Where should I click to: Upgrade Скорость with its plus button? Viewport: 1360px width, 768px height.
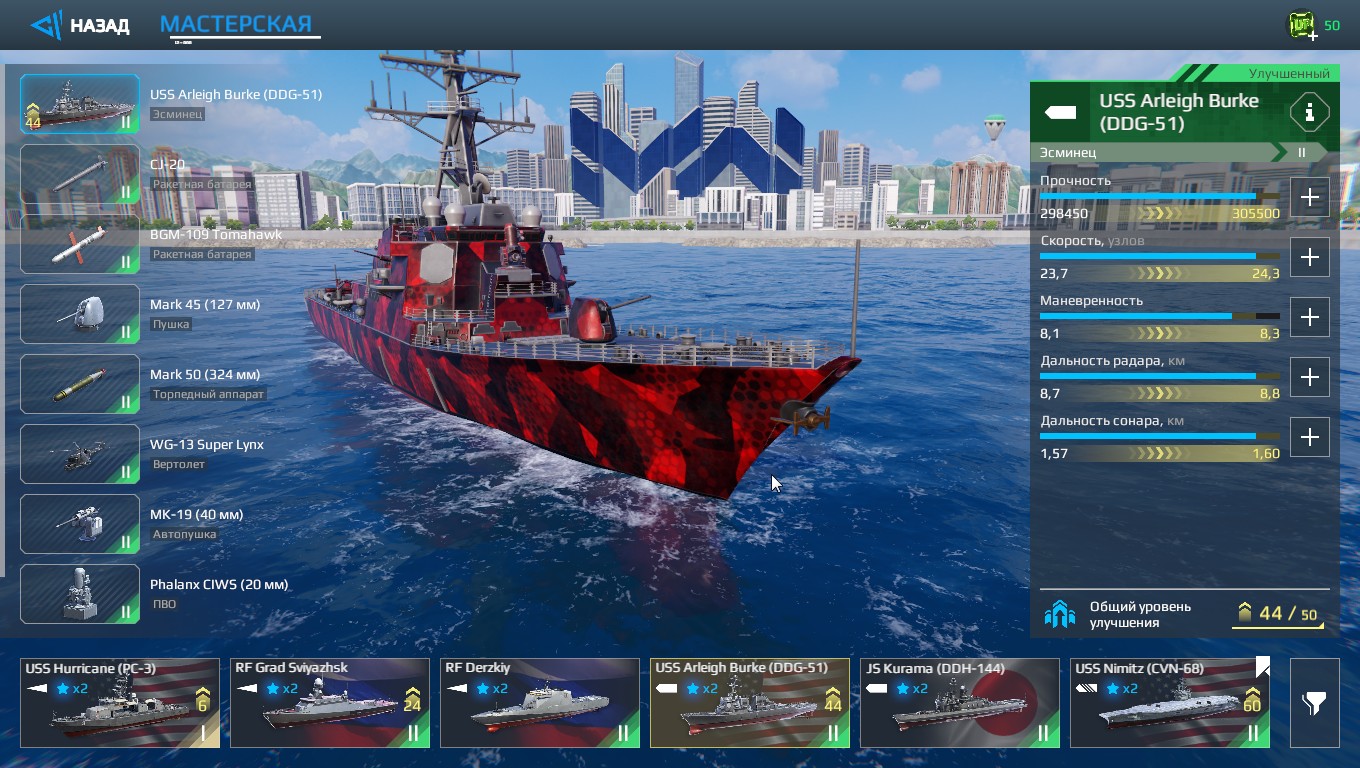tap(1309, 257)
